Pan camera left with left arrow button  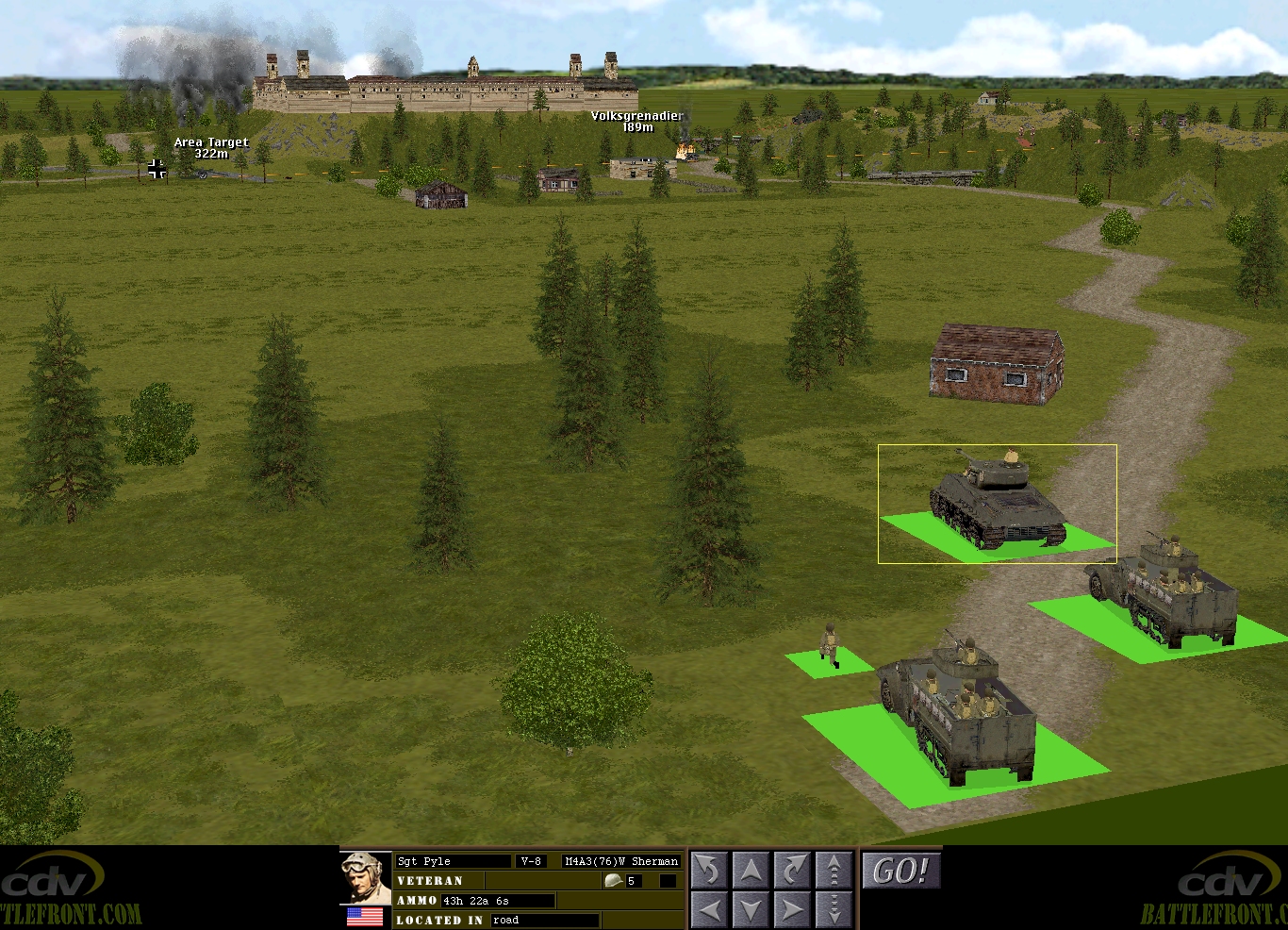[709, 910]
